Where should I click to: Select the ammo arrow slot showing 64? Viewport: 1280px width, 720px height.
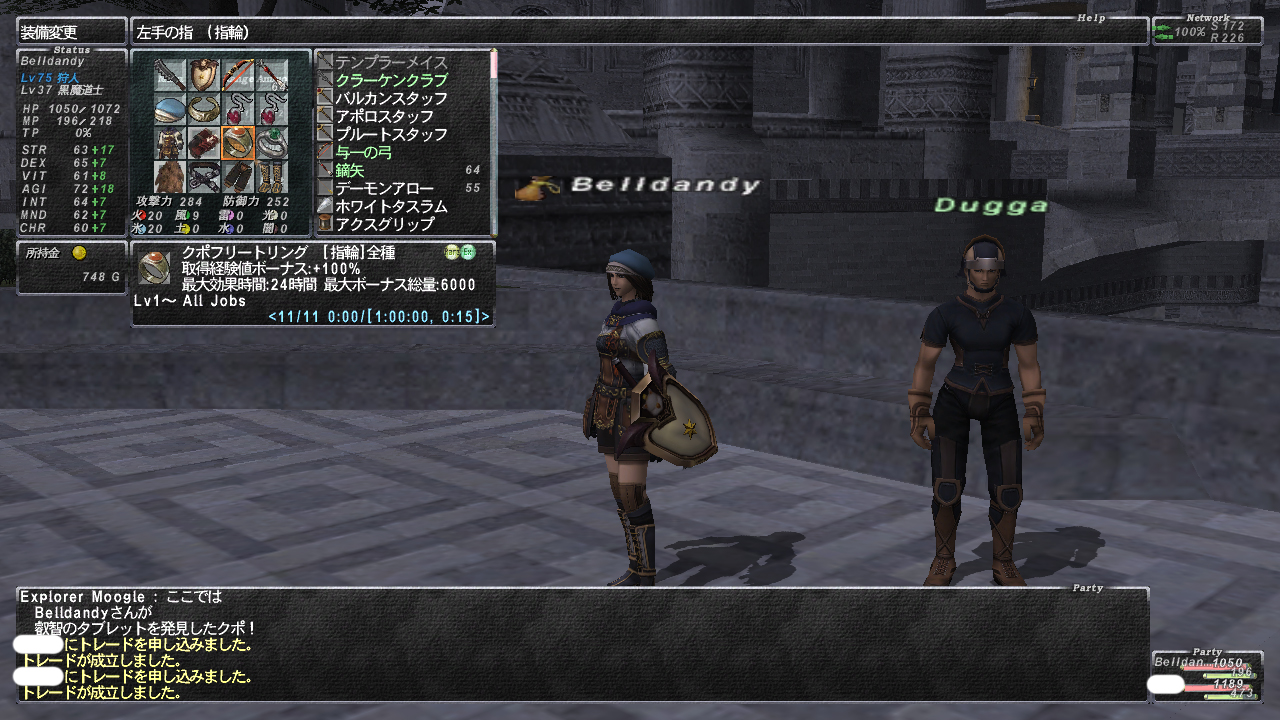[x=271, y=75]
